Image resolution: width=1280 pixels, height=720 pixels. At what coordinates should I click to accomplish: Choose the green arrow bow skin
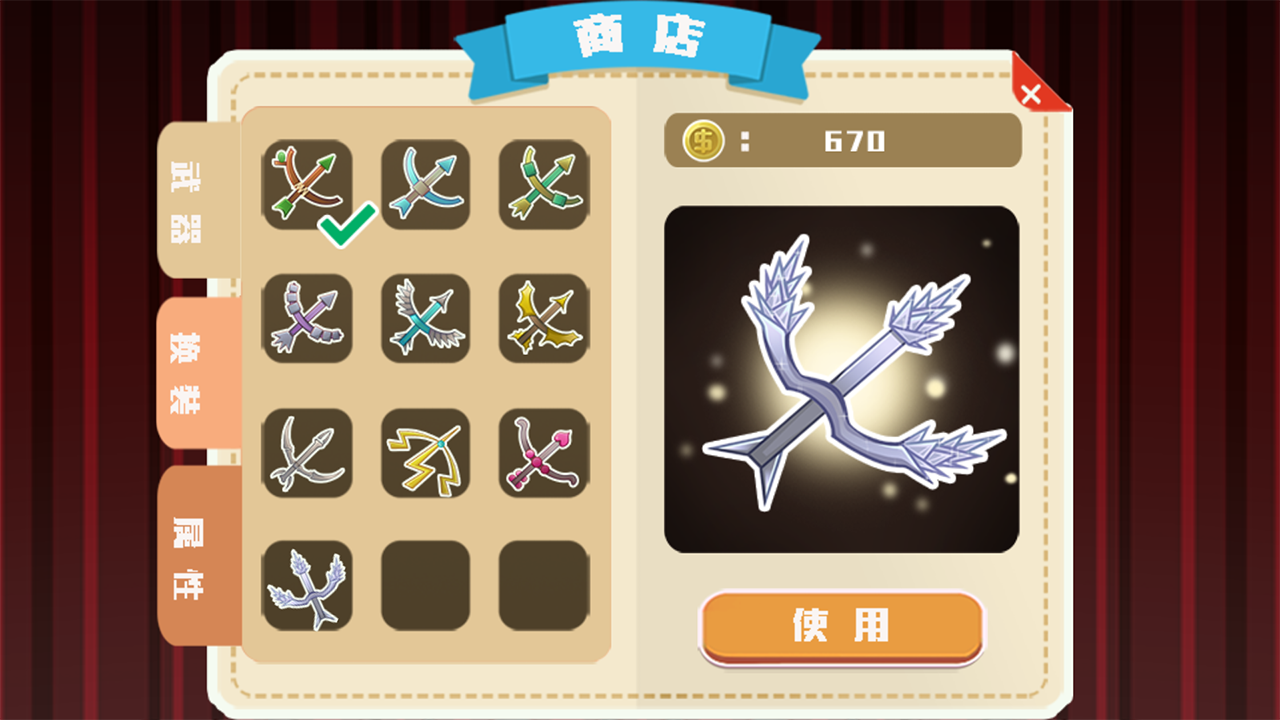point(543,183)
